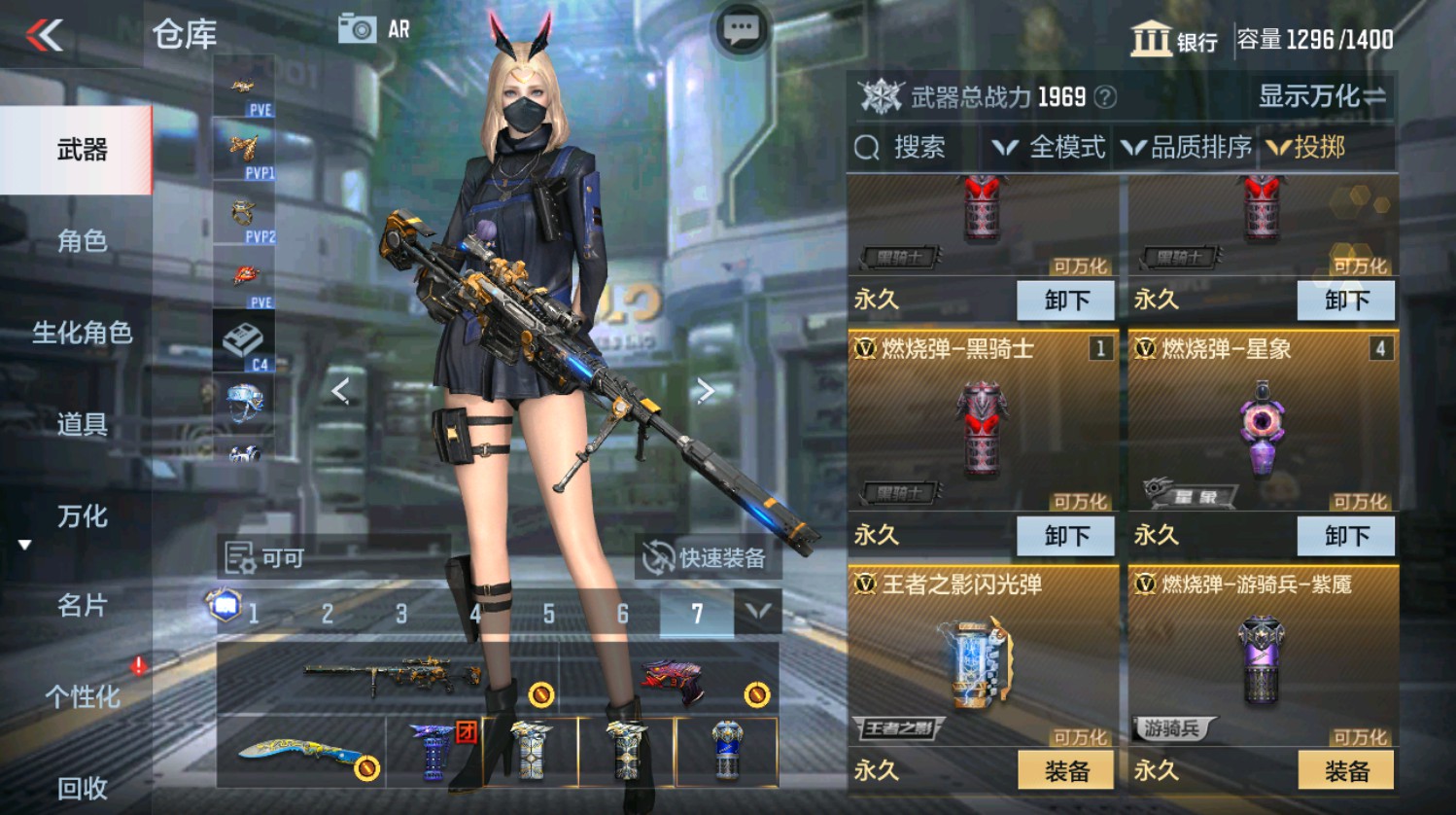Open the chat bubble icon
This screenshot has width=1456, height=815.
tap(740, 28)
